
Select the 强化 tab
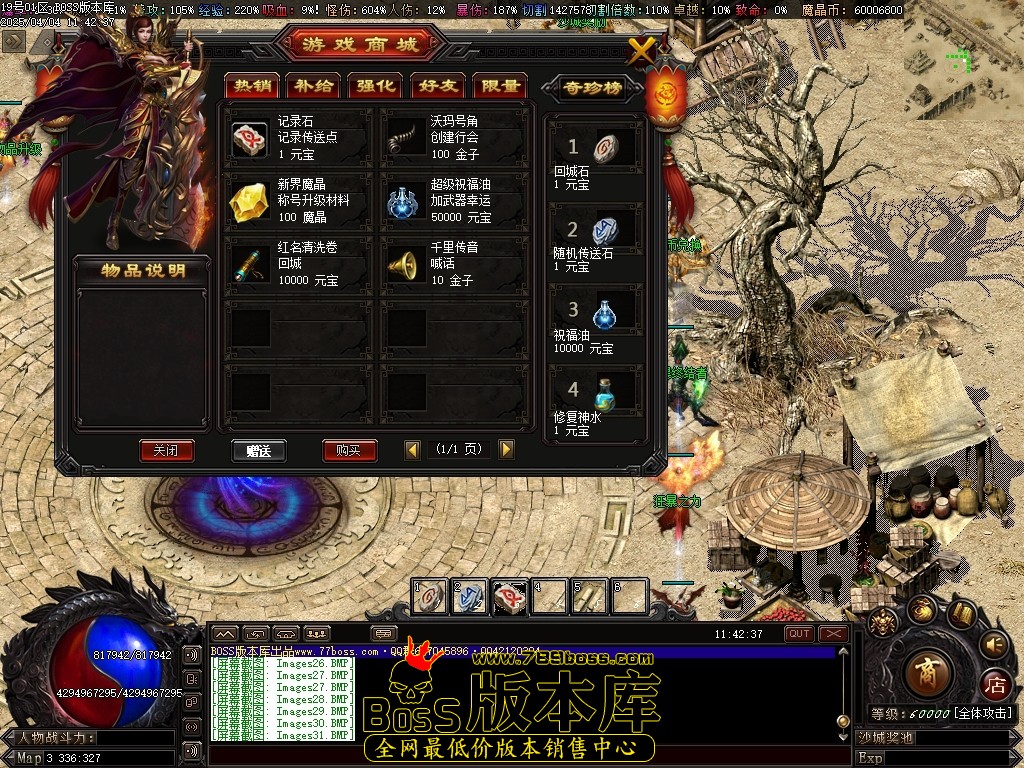(374, 86)
